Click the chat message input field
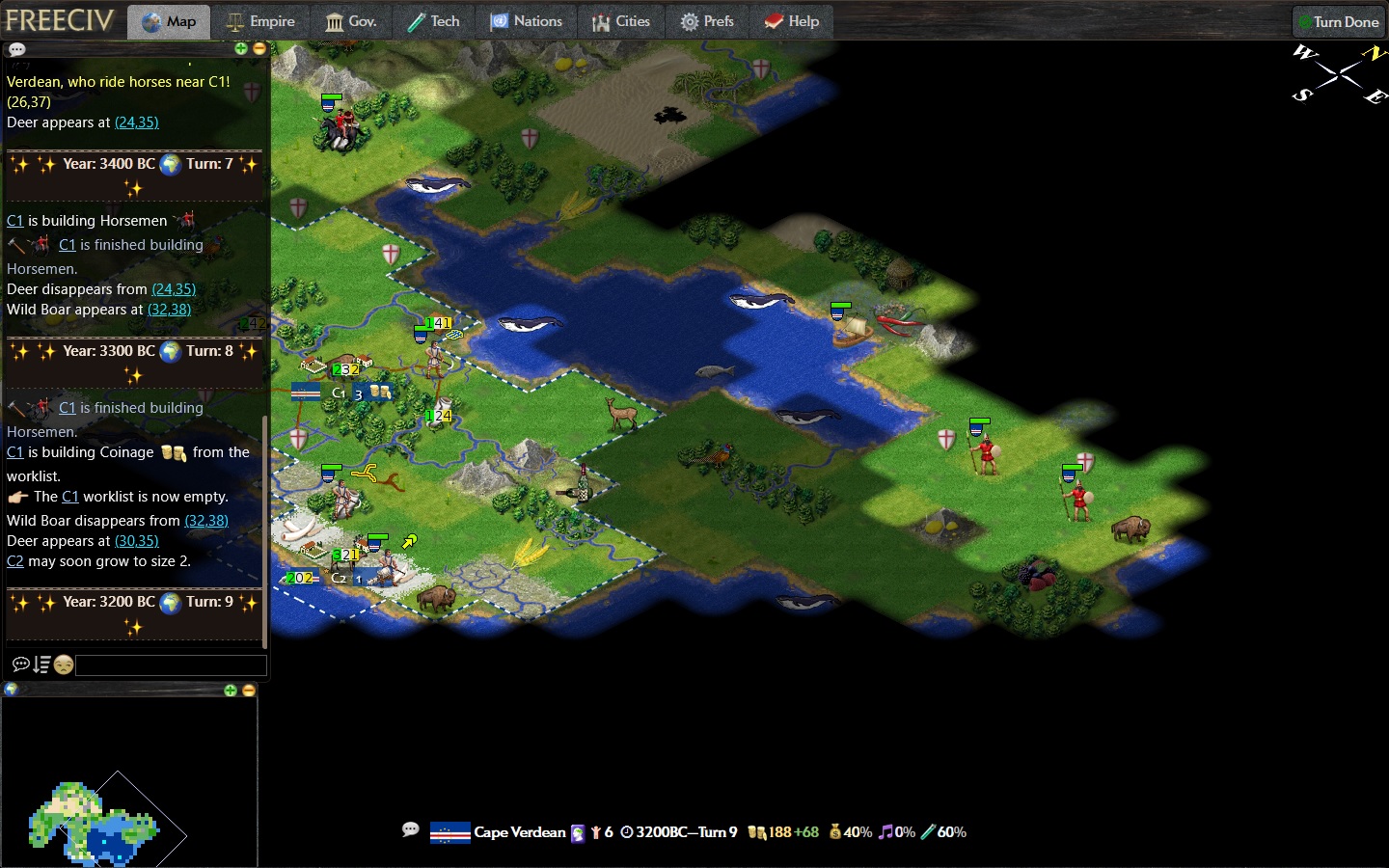 (x=171, y=665)
